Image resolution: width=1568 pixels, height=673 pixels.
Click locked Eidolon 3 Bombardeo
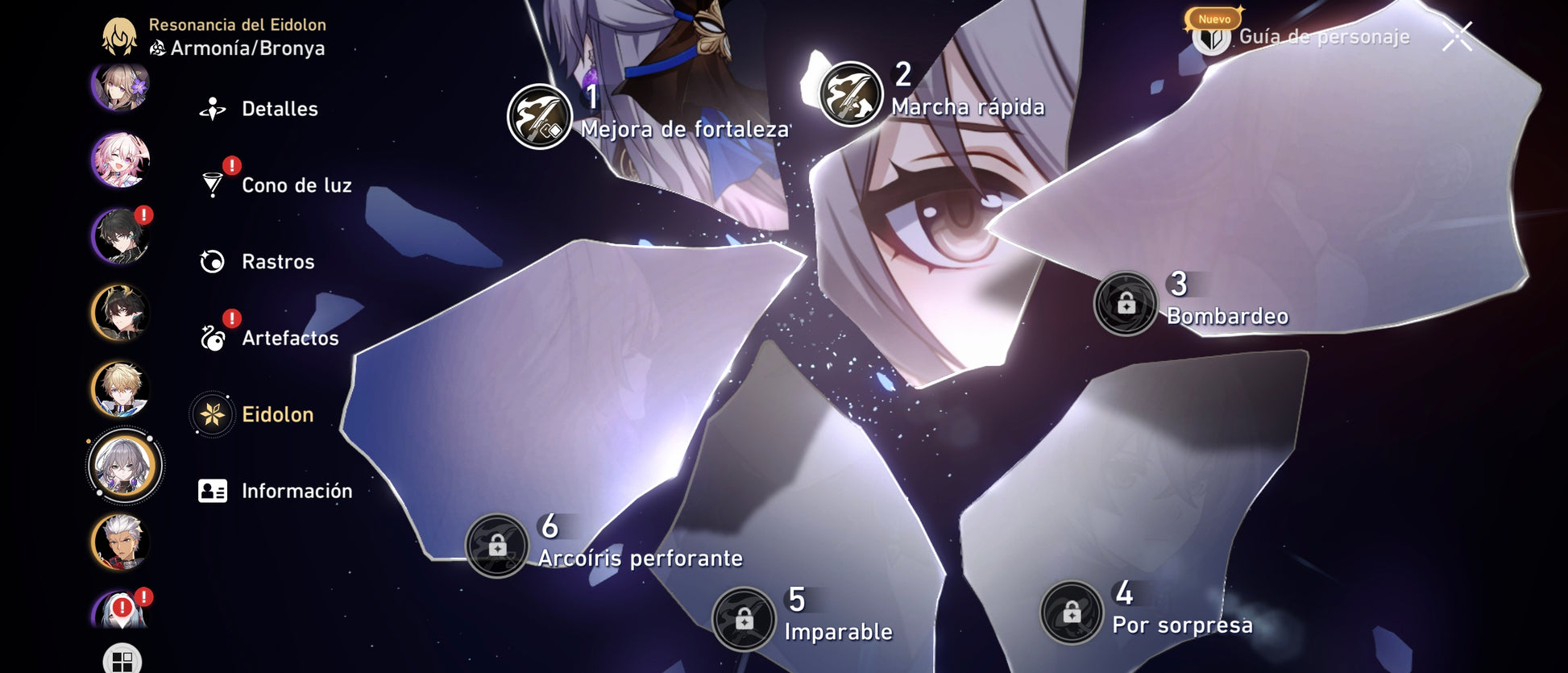click(x=1126, y=304)
